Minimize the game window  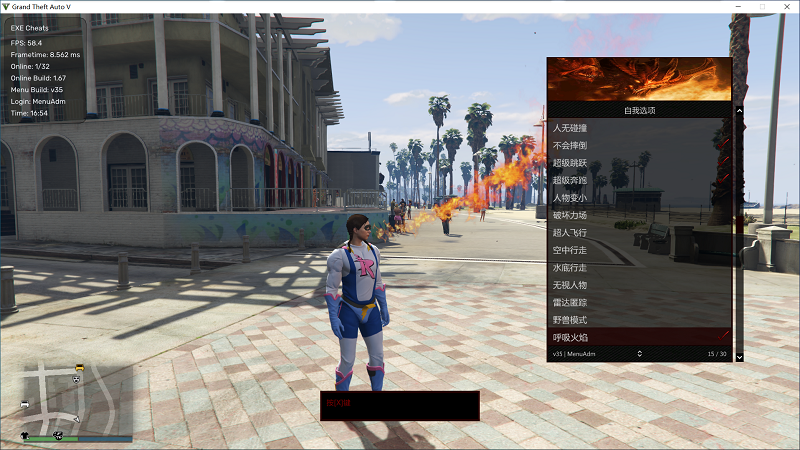(x=738, y=6)
